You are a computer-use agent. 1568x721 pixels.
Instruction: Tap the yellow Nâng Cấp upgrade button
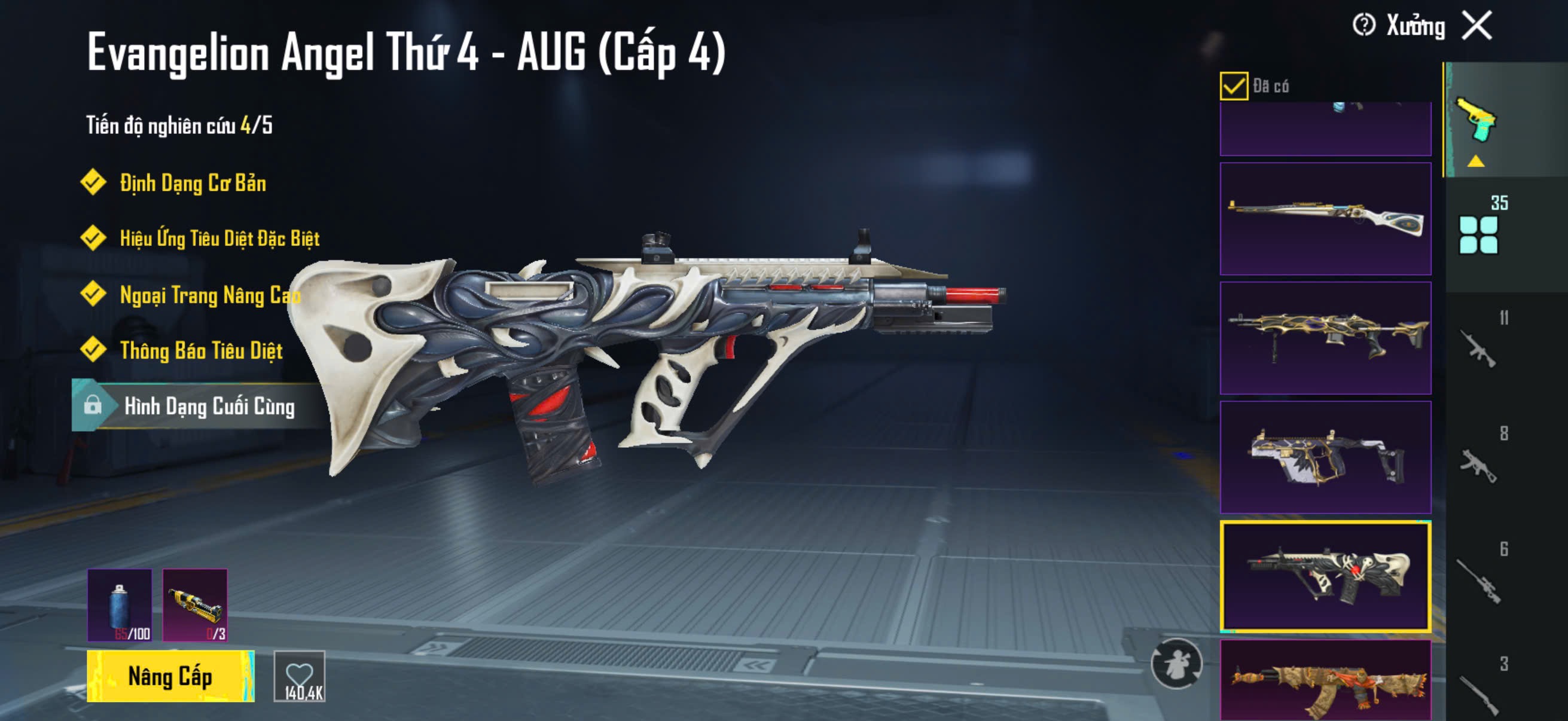[x=170, y=676]
